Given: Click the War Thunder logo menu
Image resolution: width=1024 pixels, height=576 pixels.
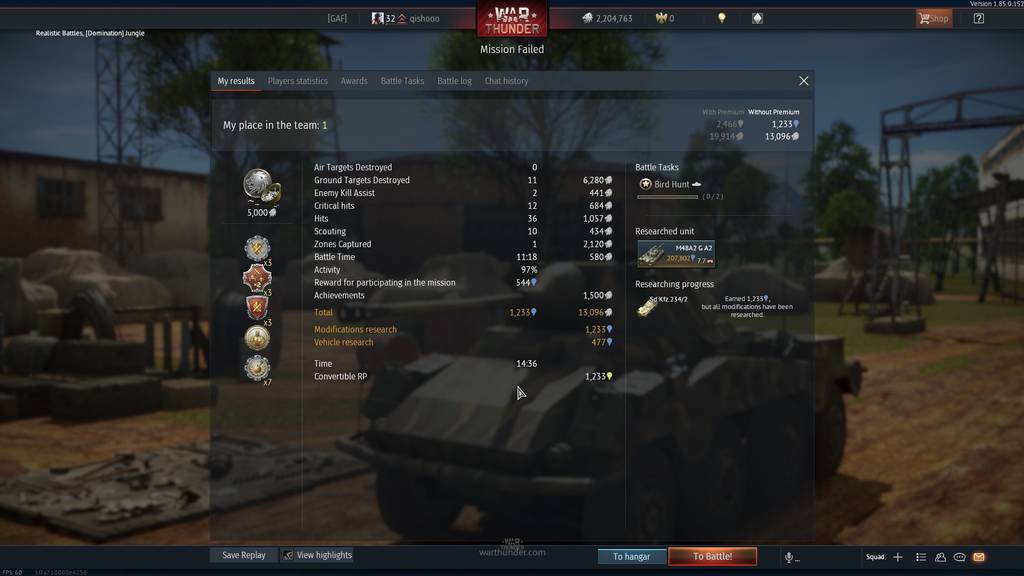Looking at the screenshot, I should pos(512,19).
